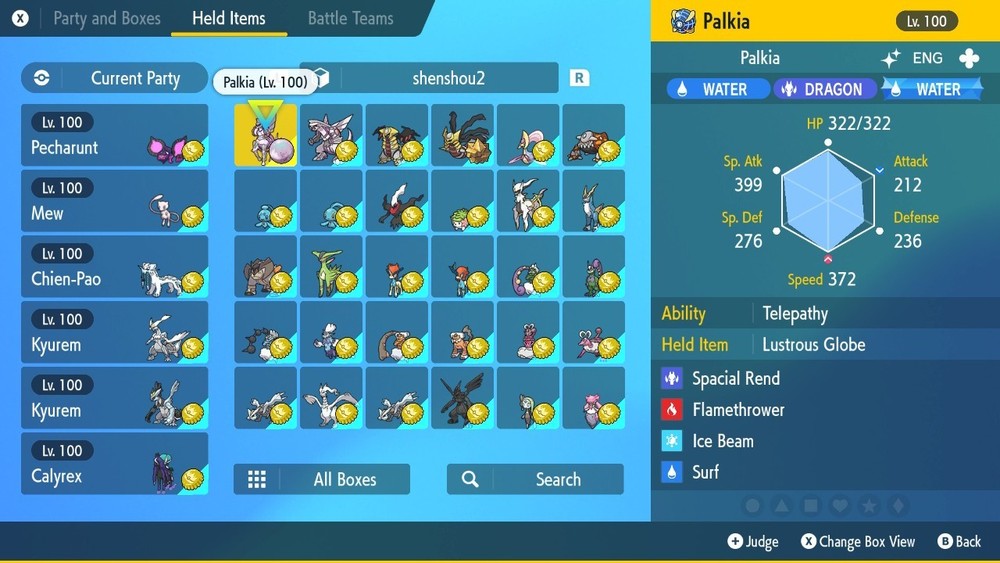Select the Ice Beam move
This screenshot has width=1000, height=563.
tap(723, 440)
